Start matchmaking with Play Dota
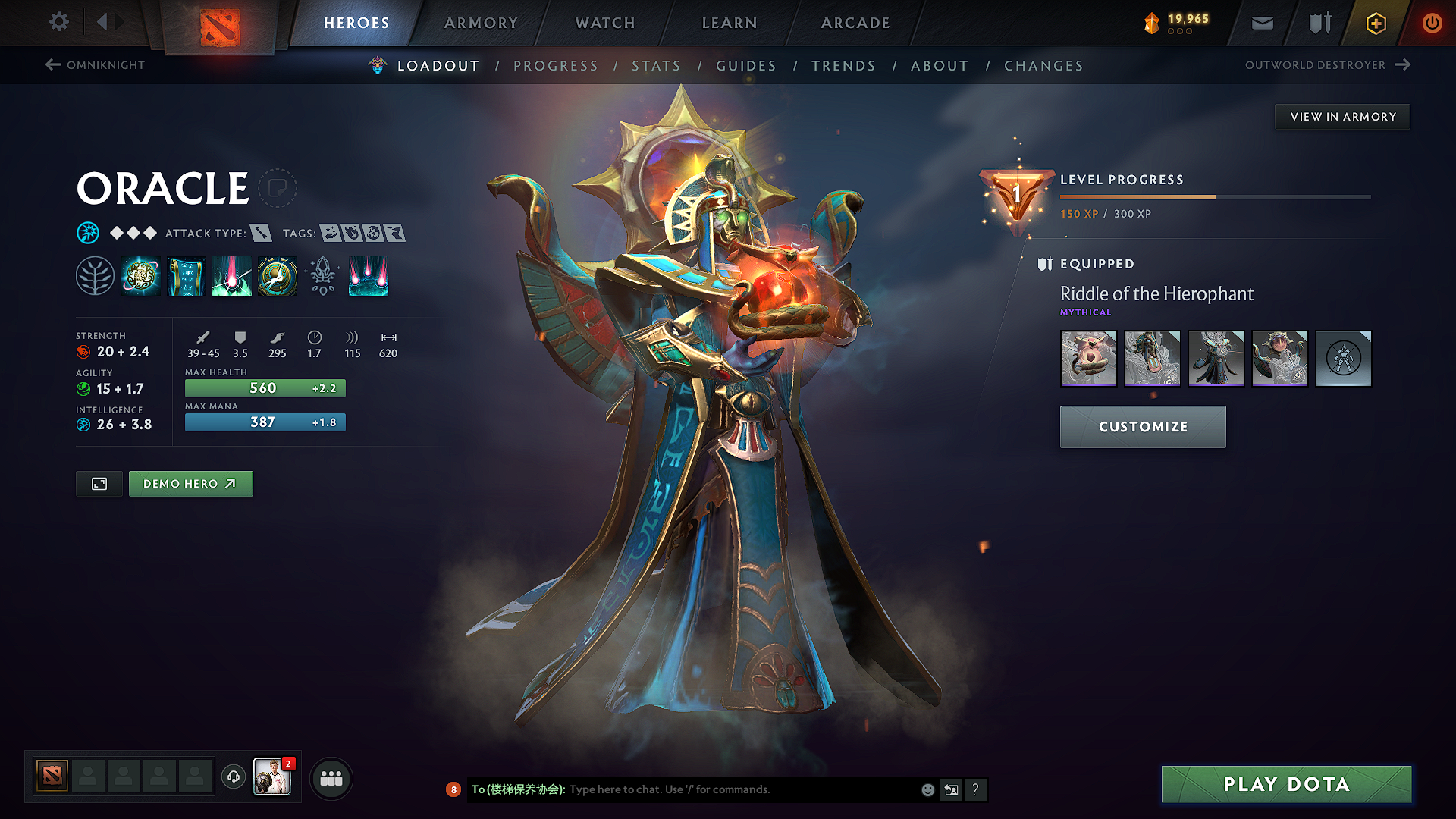 coord(1286,784)
